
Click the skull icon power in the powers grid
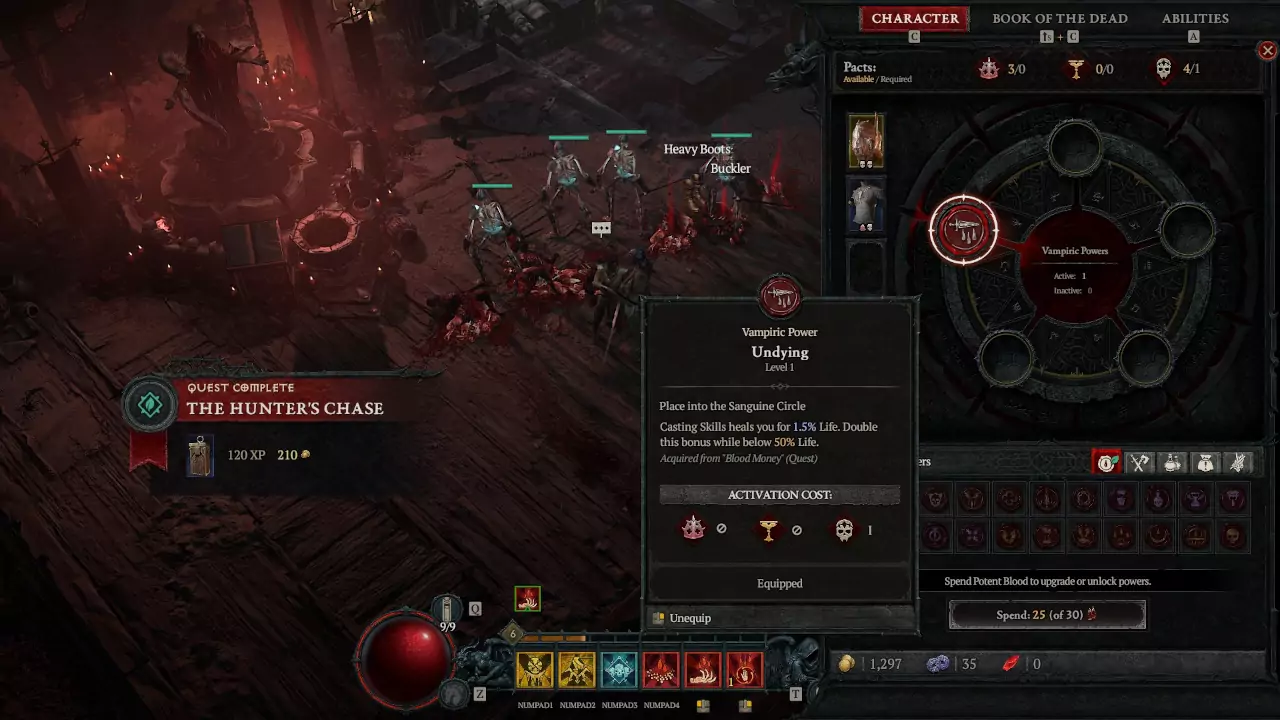pos(1233,536)
